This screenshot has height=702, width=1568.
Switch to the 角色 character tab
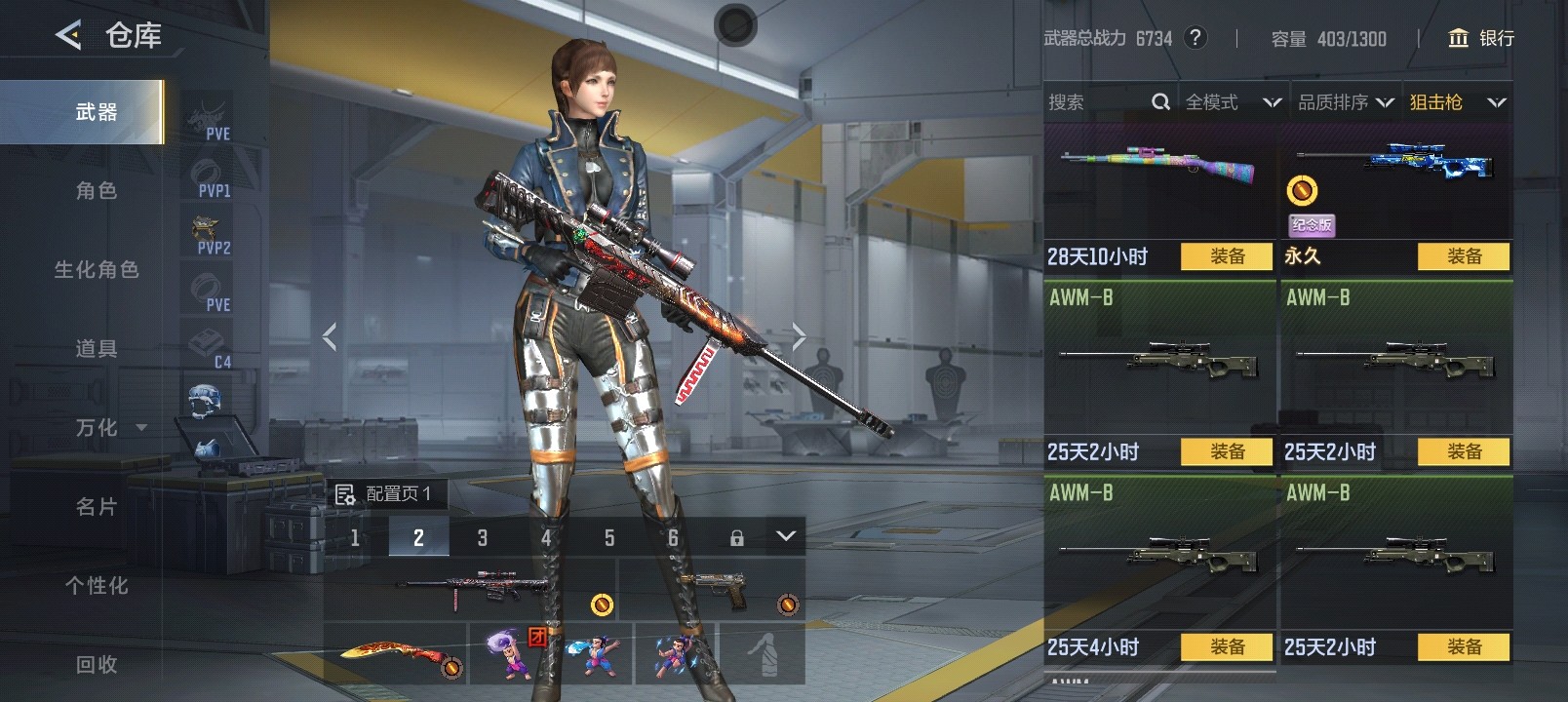click(96, 191)
